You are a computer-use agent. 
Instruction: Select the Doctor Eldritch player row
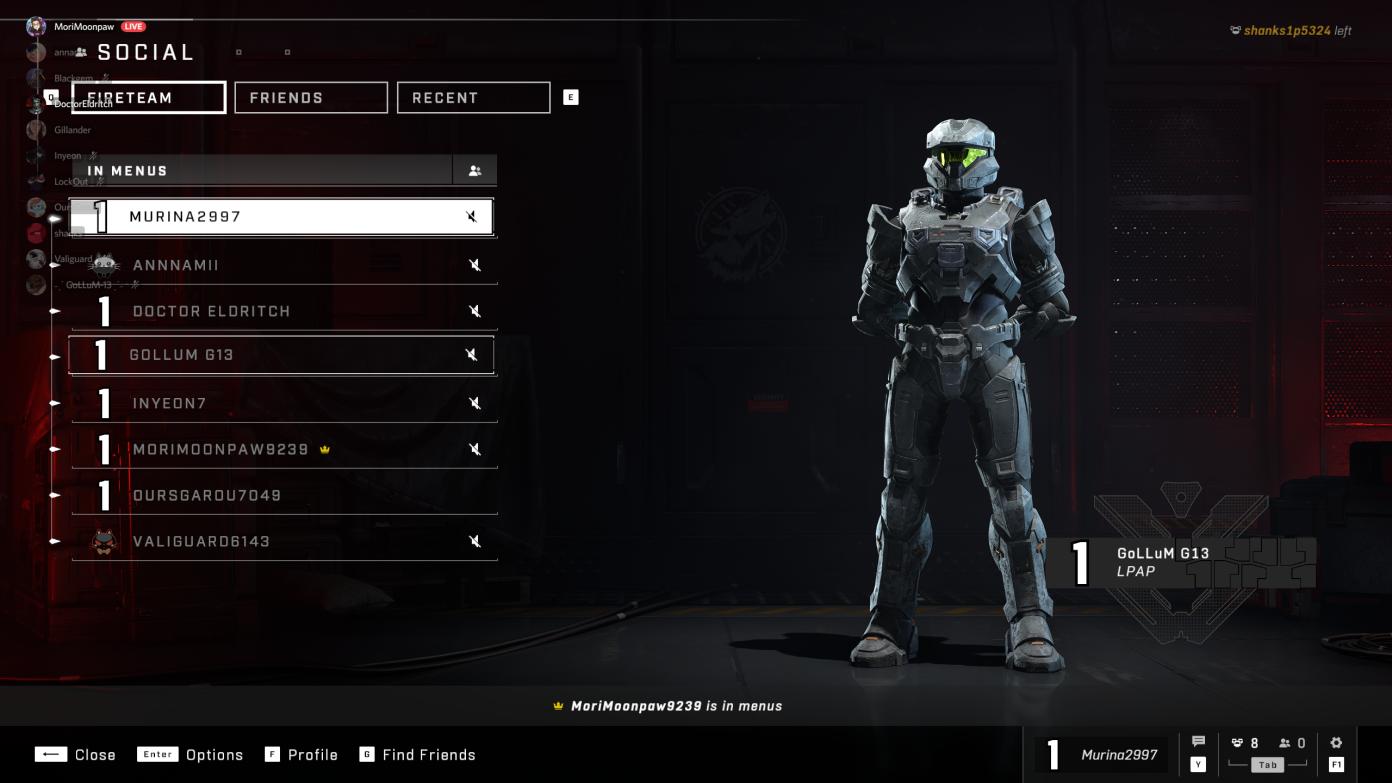coord(281,311)
